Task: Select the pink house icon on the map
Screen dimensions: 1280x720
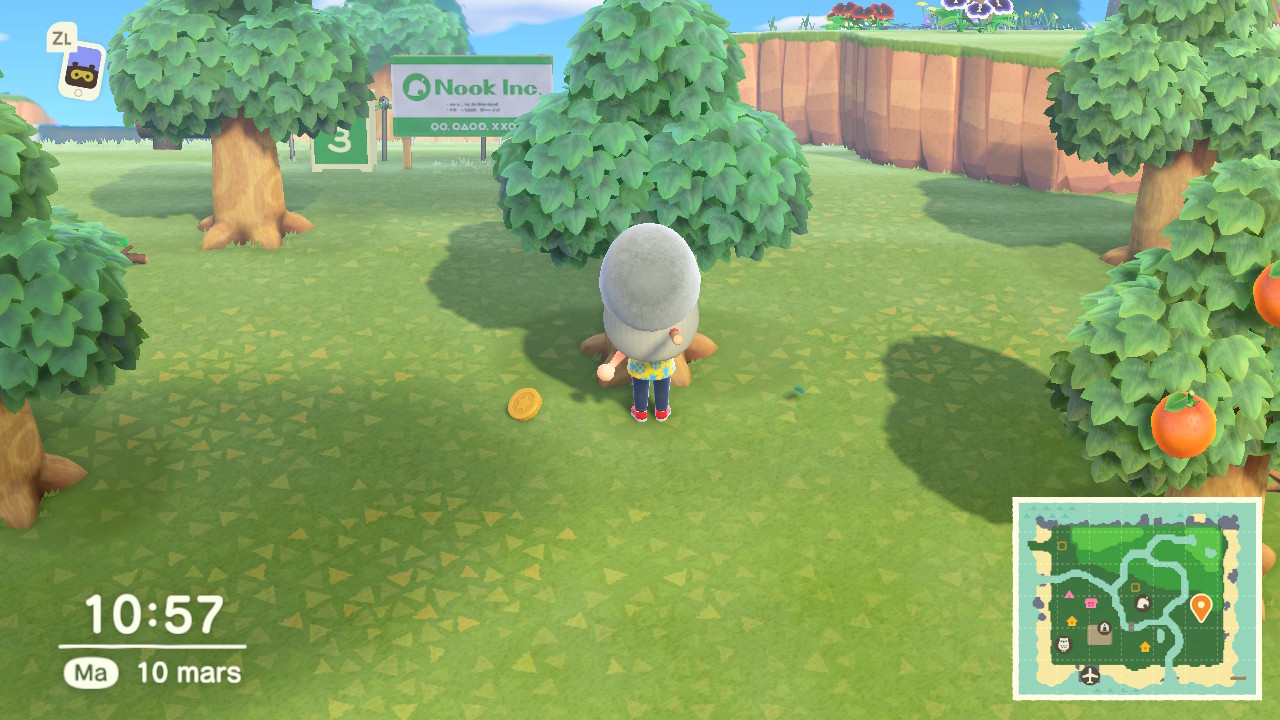Action: pyautogui.click(x=1090, y=602)
